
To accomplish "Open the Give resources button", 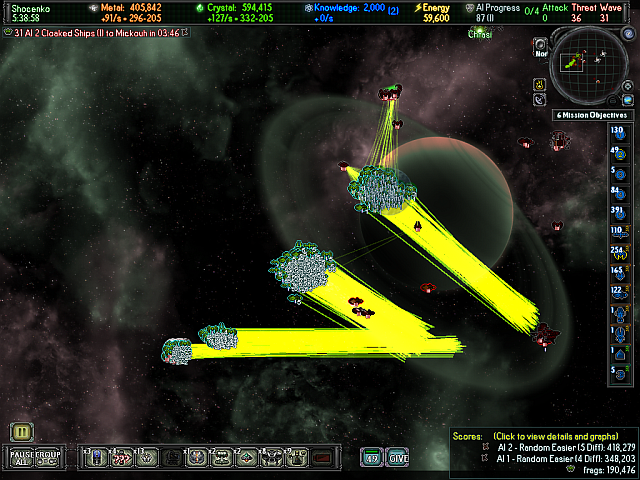I will point(397,458).
